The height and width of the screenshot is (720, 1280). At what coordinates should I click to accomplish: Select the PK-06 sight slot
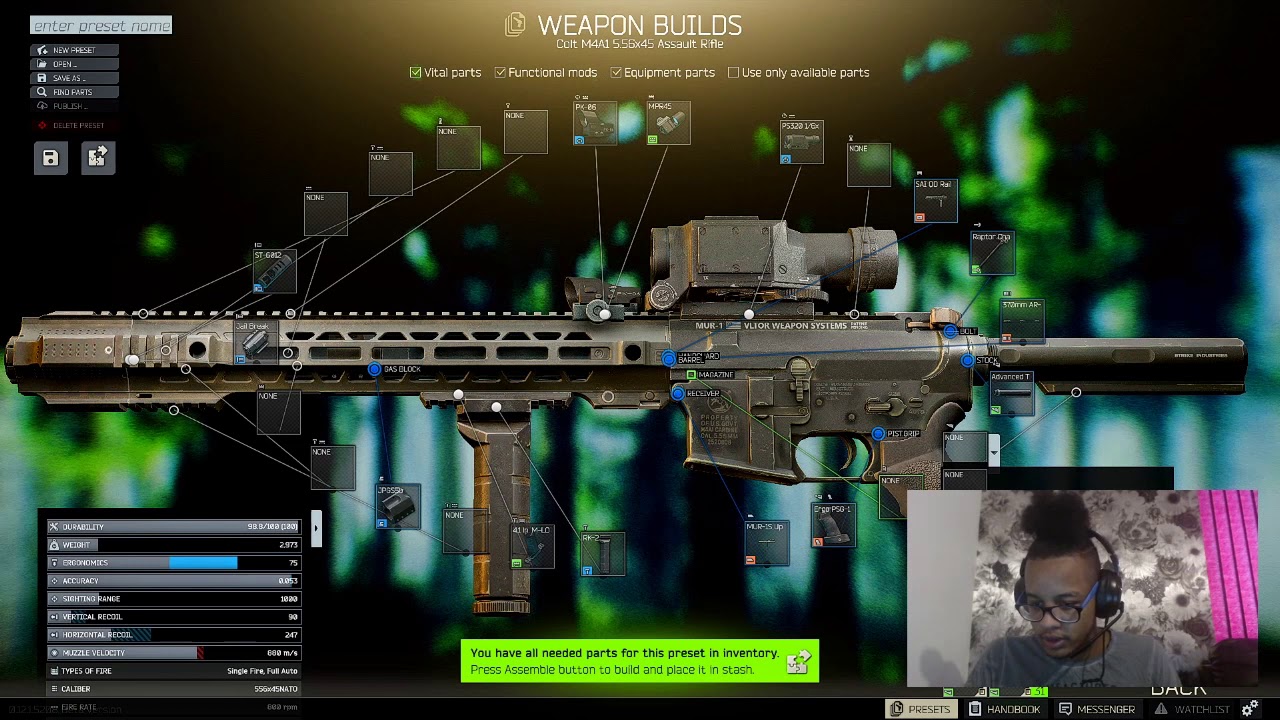pyautogui.click(x=595, y=123)
